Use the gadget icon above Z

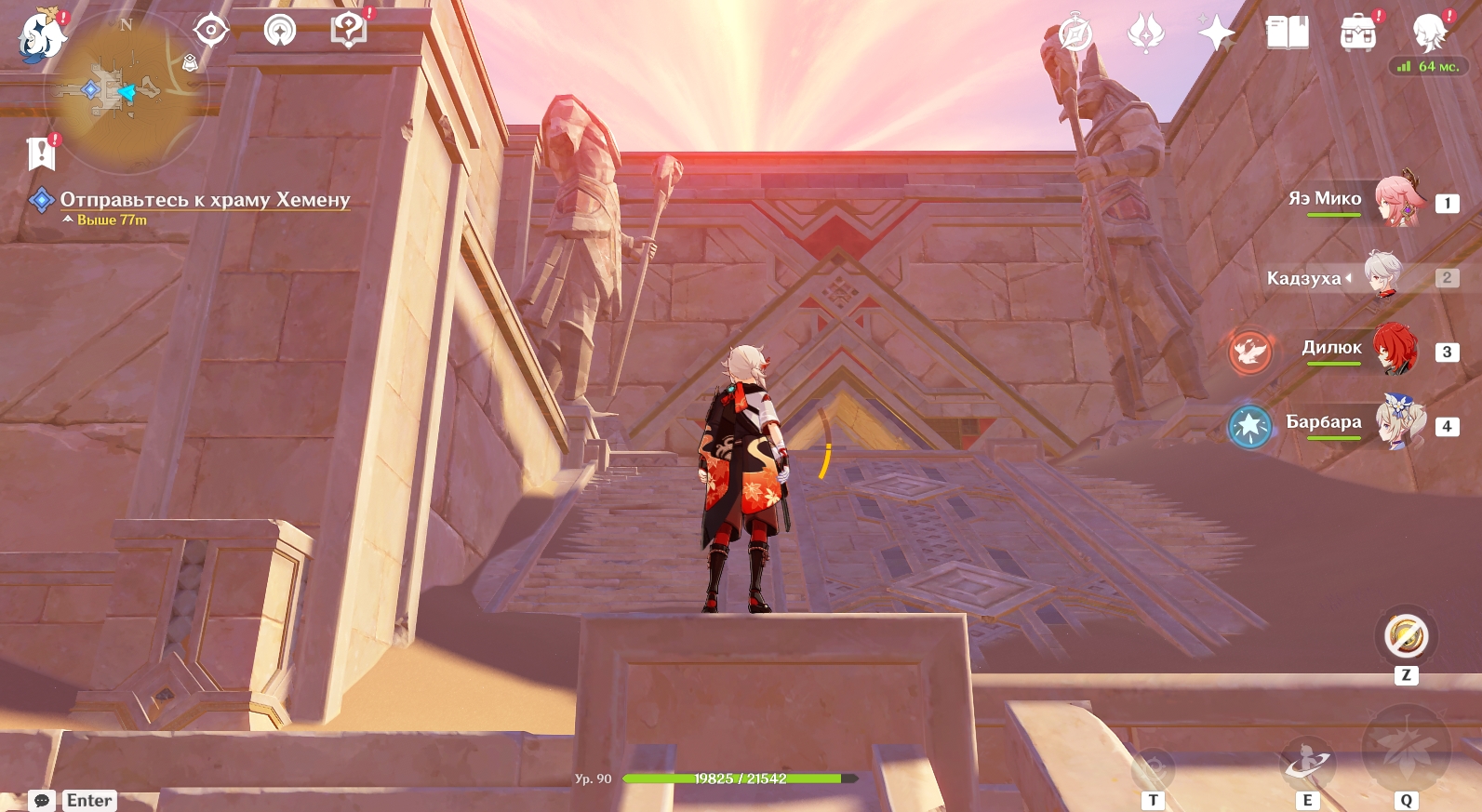pos(1406,637)
